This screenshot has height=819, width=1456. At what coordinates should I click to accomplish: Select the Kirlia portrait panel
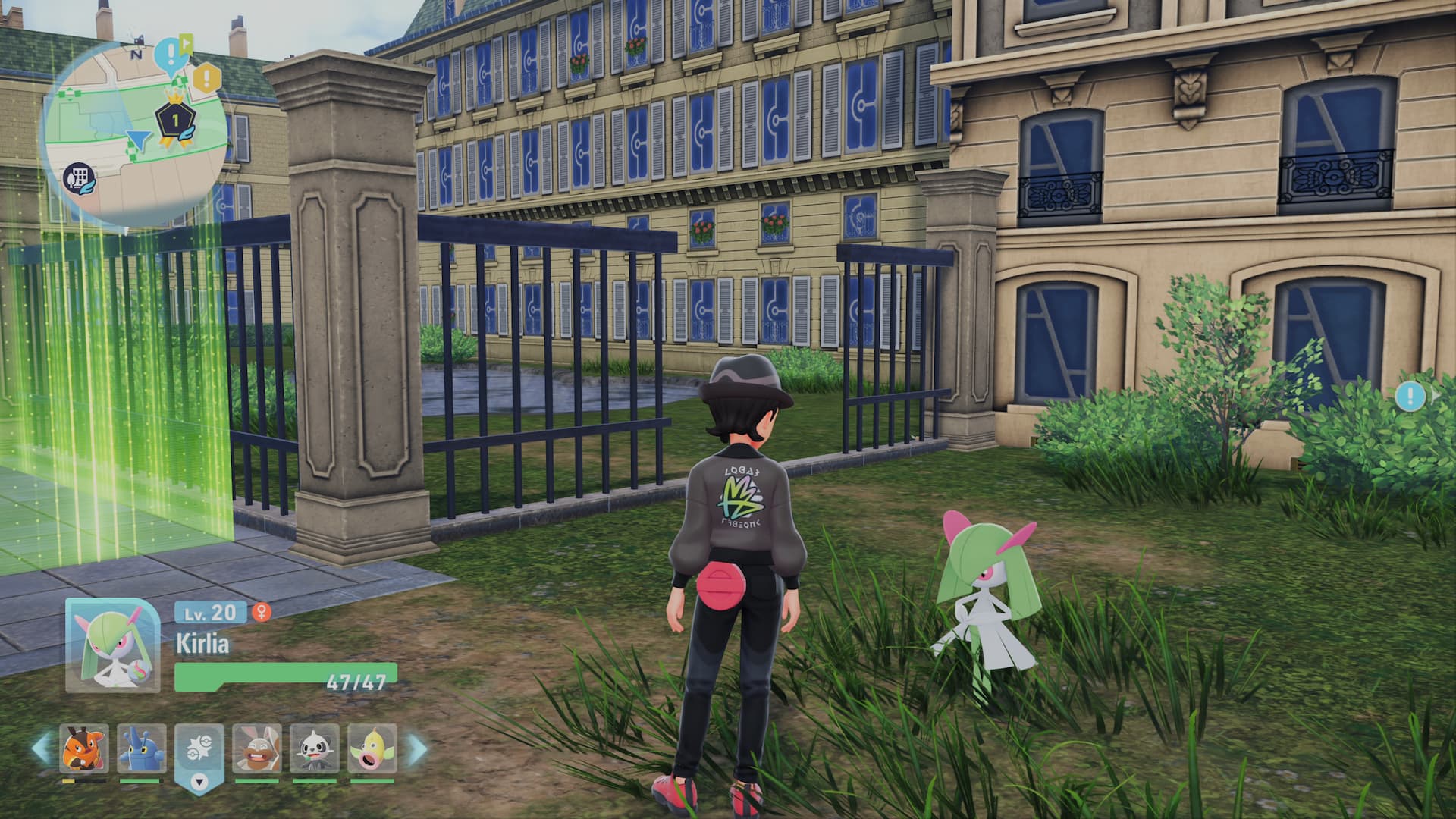pyautogui.click(x=112, y=645)
